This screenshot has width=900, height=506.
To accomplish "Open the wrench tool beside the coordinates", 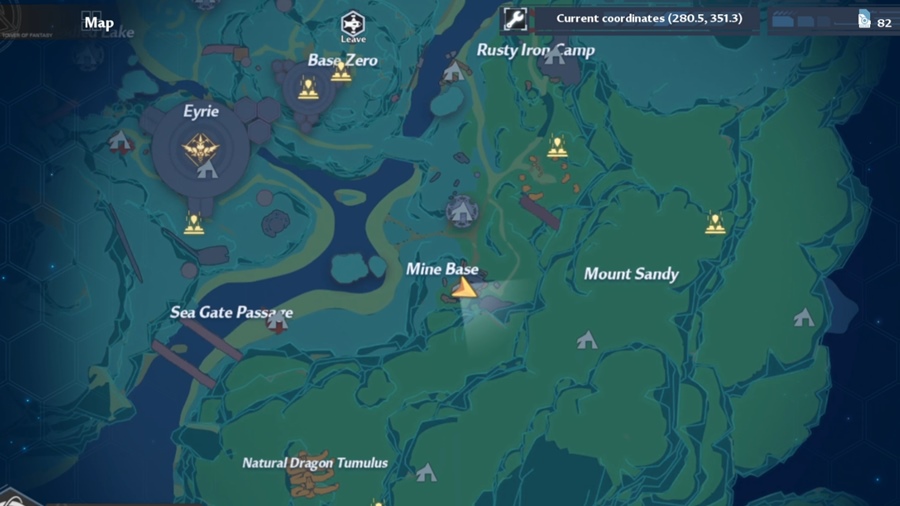I will point(515,19).
